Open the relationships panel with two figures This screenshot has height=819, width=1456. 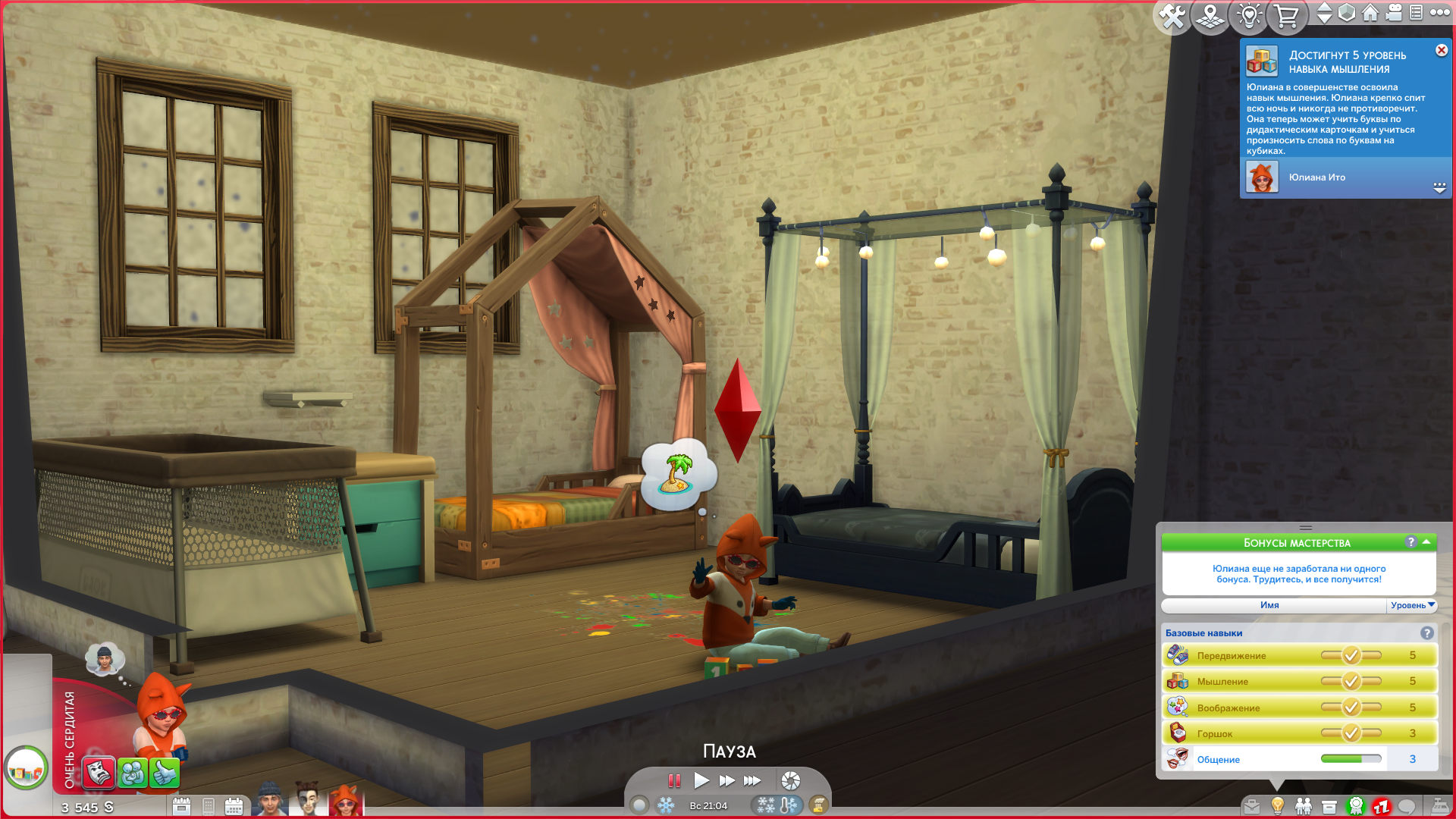(1304, 807)
